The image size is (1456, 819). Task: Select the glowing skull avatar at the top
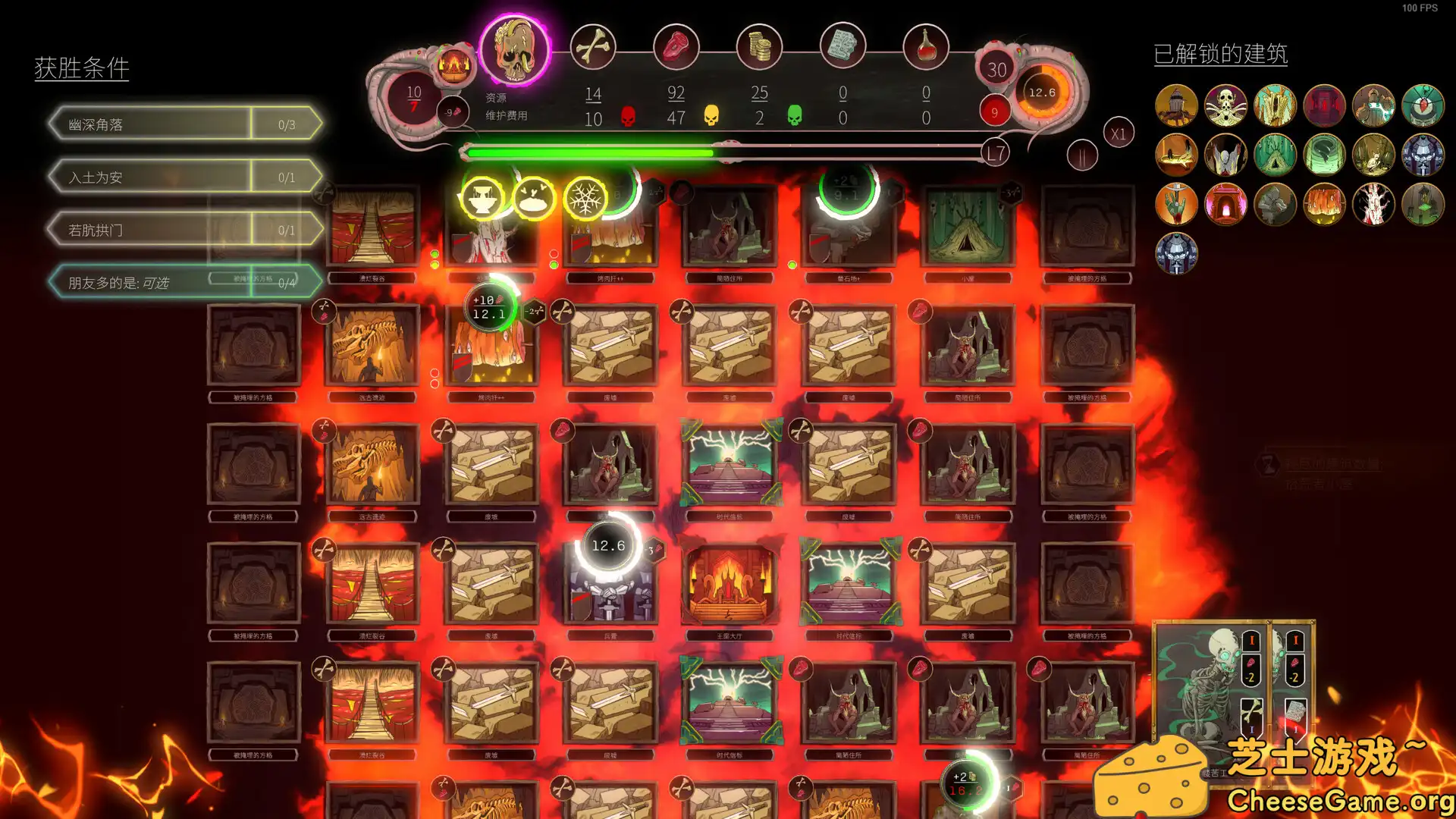[517, 49]
